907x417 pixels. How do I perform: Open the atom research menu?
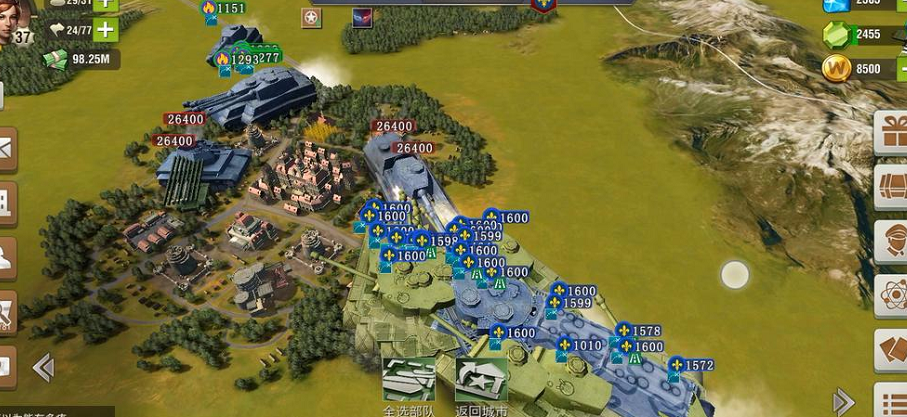pos(890,295)
